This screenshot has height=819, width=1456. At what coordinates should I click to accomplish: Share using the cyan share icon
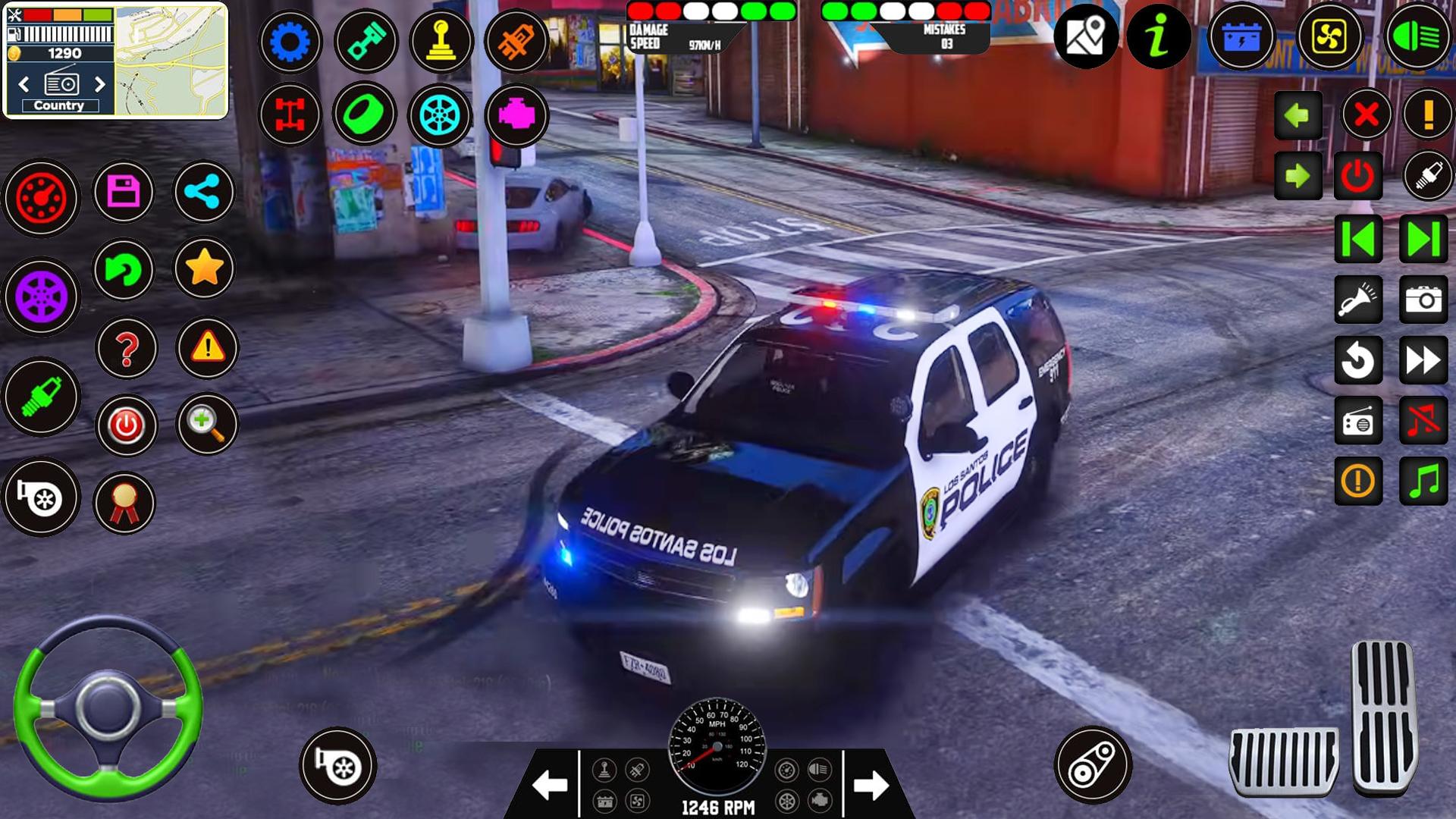(x=203, y=192)
